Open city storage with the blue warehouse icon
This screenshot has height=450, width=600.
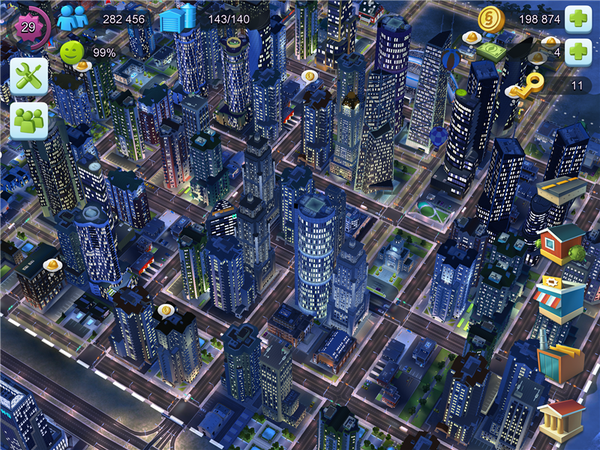pyautogui.click(x=177, y=18)
